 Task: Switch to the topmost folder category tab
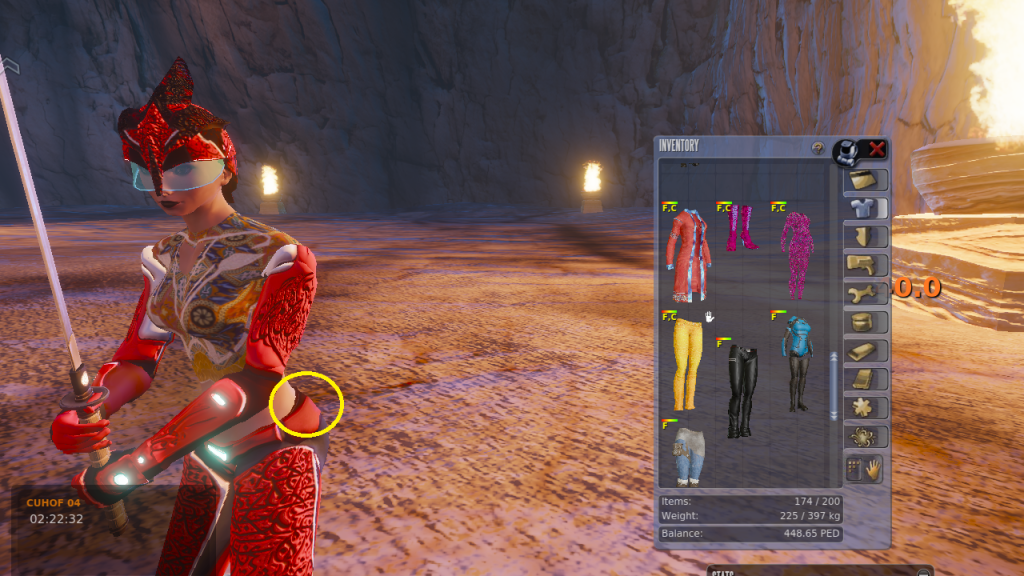point(866,180)
